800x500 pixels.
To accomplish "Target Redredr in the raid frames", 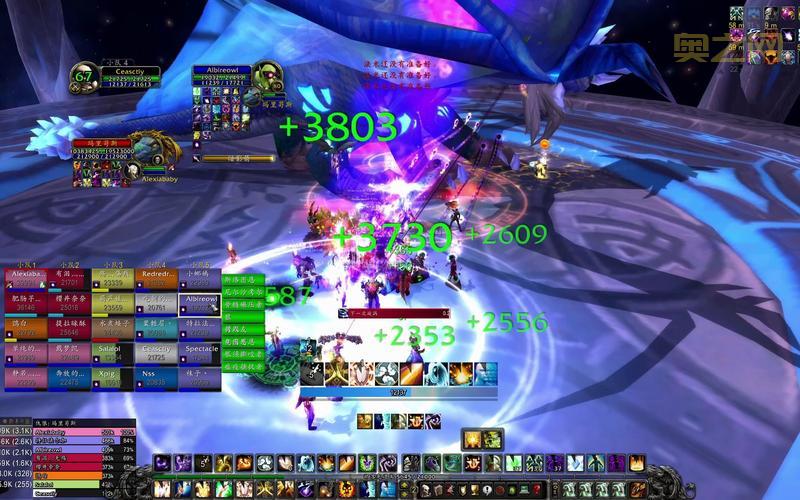I will coord(158,277).
